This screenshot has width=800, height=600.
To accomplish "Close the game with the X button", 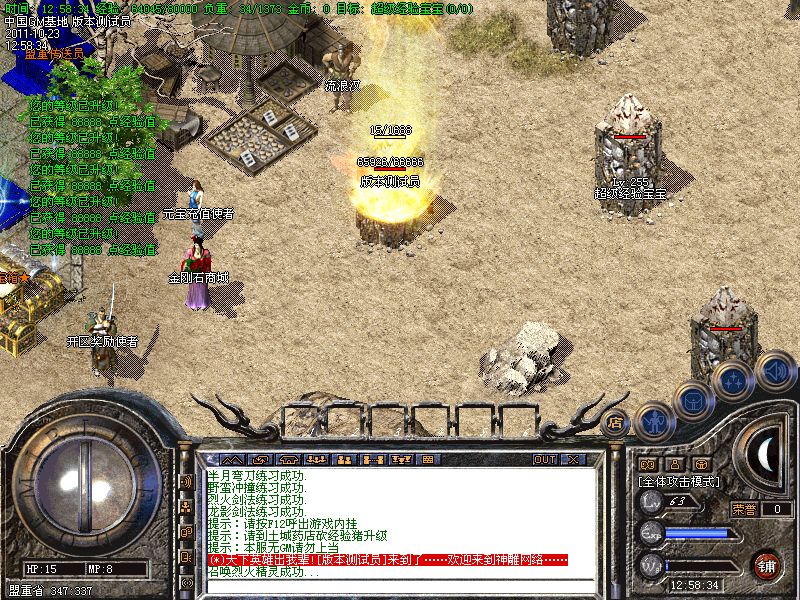I will 574,459.
